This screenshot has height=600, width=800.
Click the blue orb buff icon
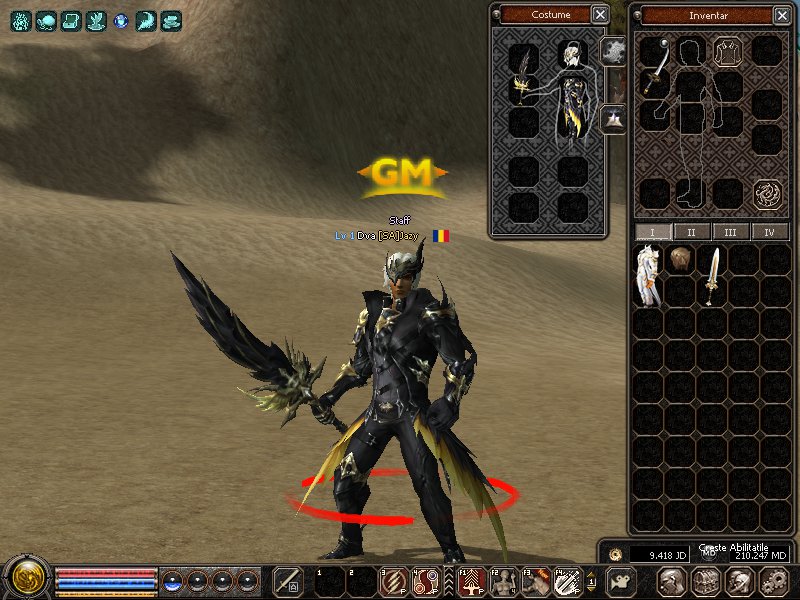[121, 20]
